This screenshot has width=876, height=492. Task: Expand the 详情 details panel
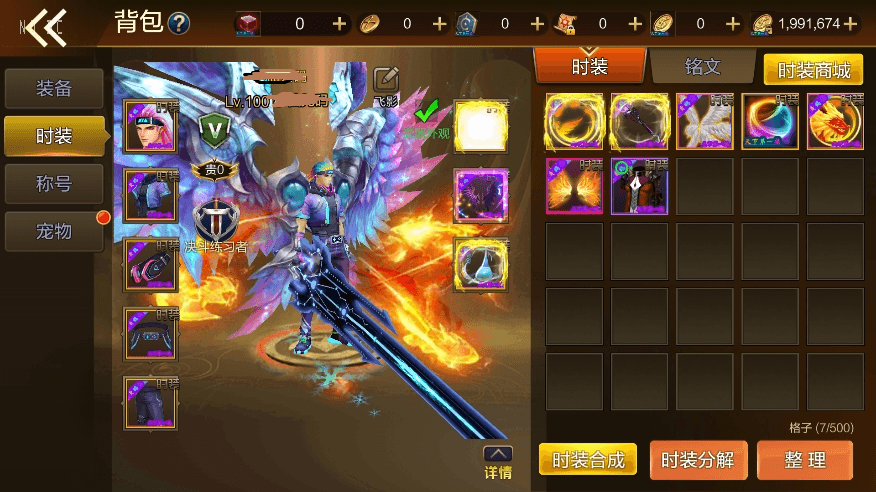[498, 462]
